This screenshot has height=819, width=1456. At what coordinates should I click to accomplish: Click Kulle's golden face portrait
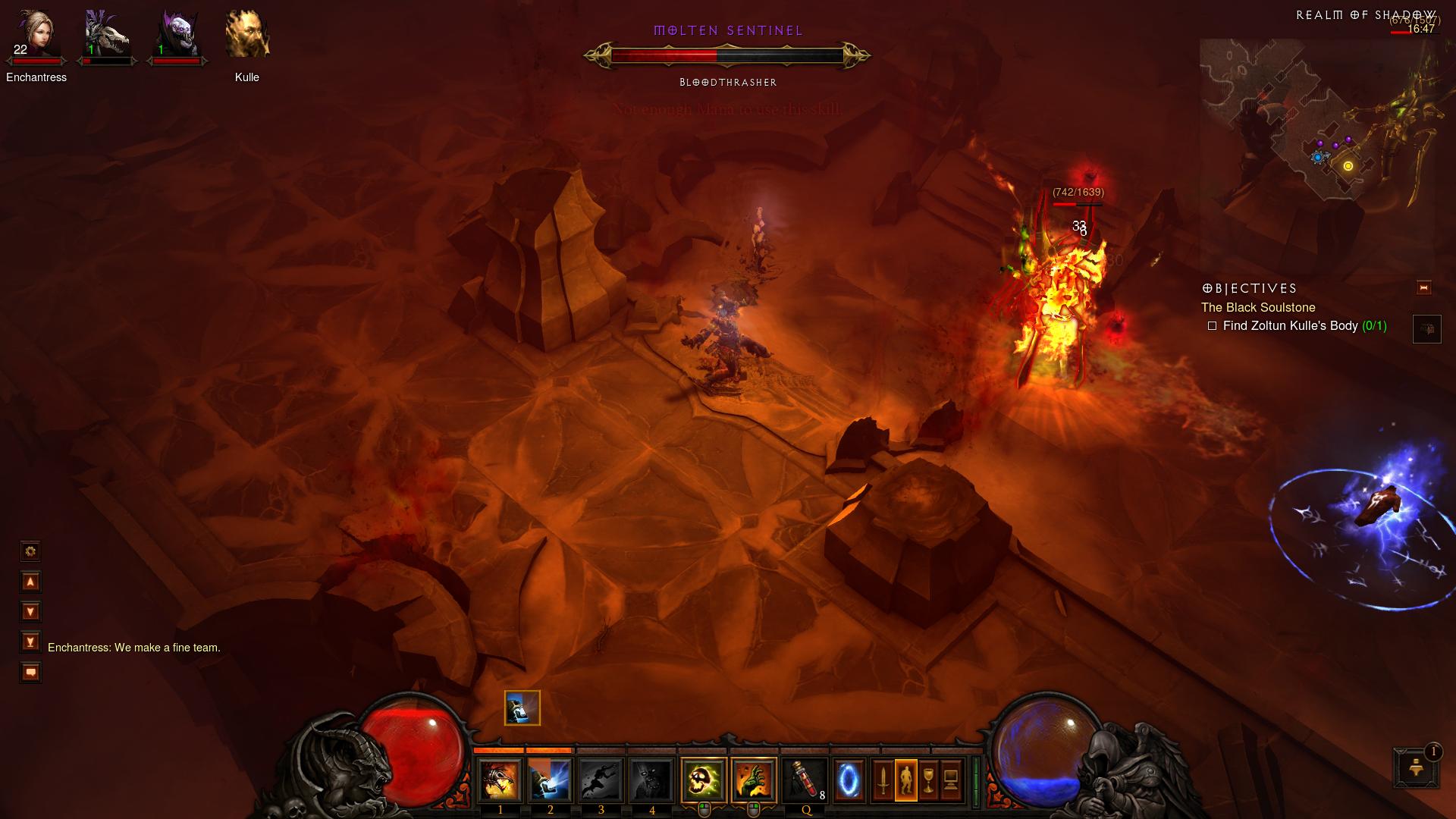tap(247, 34)
